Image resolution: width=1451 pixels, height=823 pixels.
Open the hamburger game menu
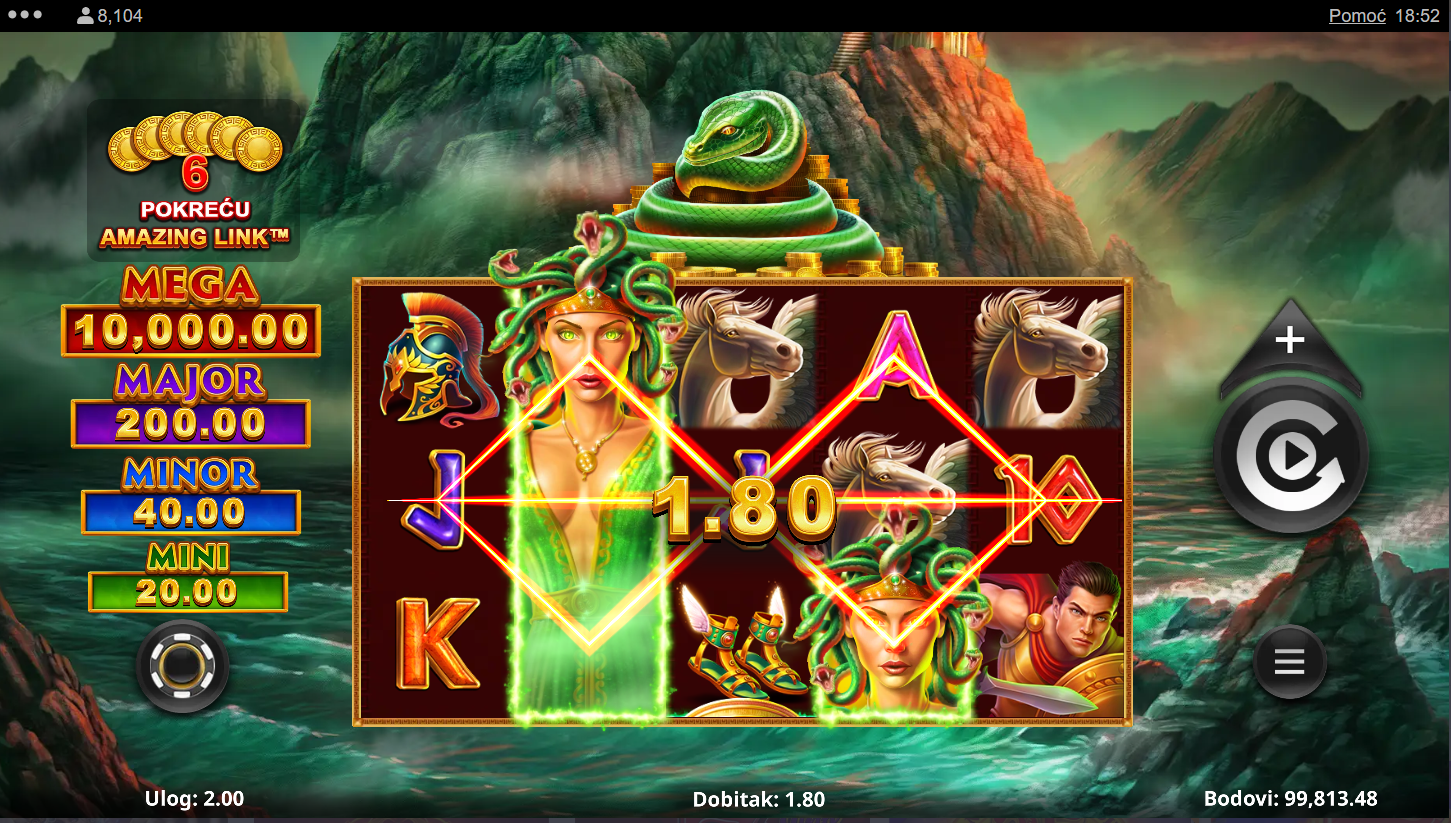click(1290, 662)
